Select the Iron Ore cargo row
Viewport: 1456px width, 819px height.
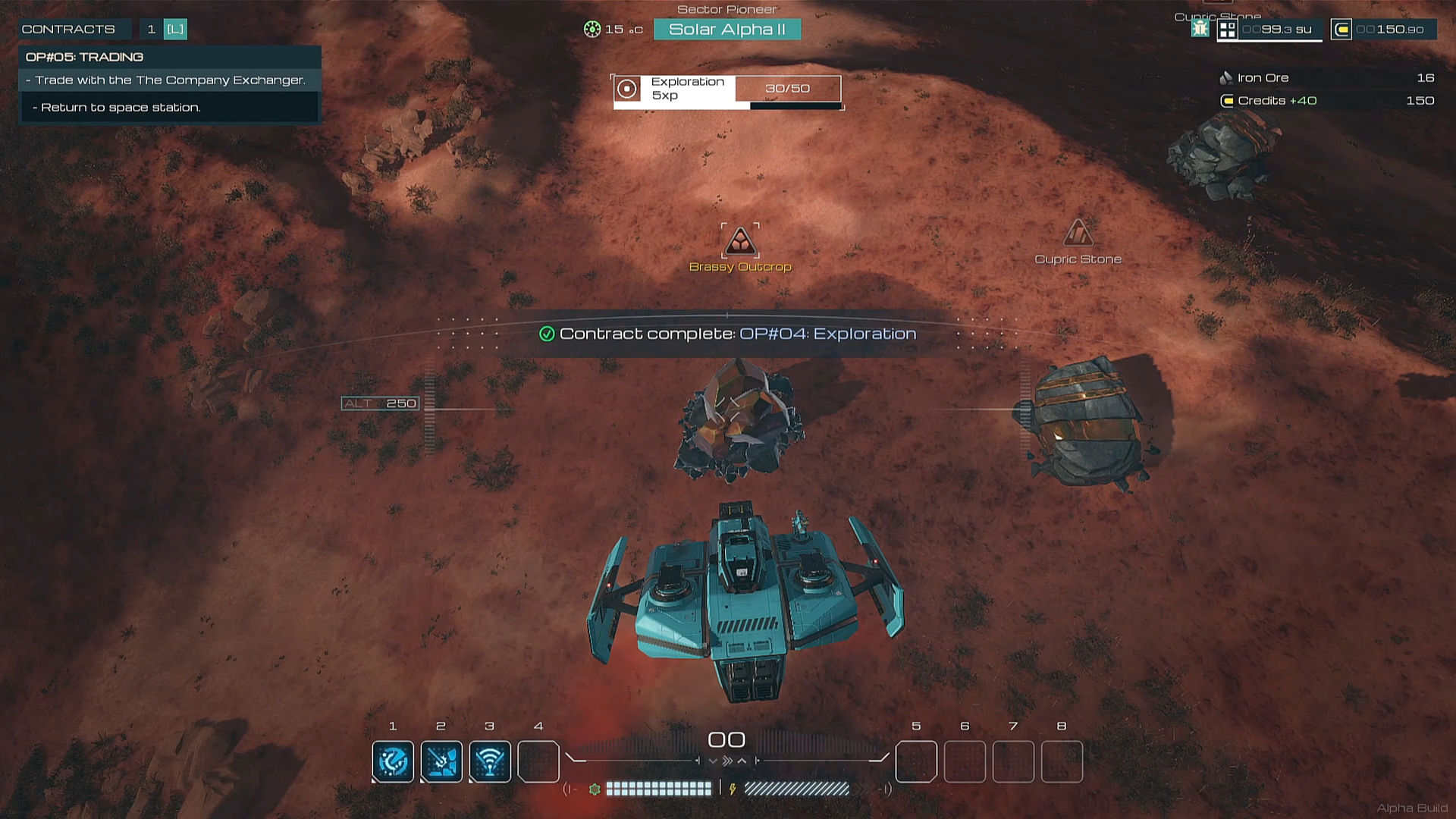1327,78
